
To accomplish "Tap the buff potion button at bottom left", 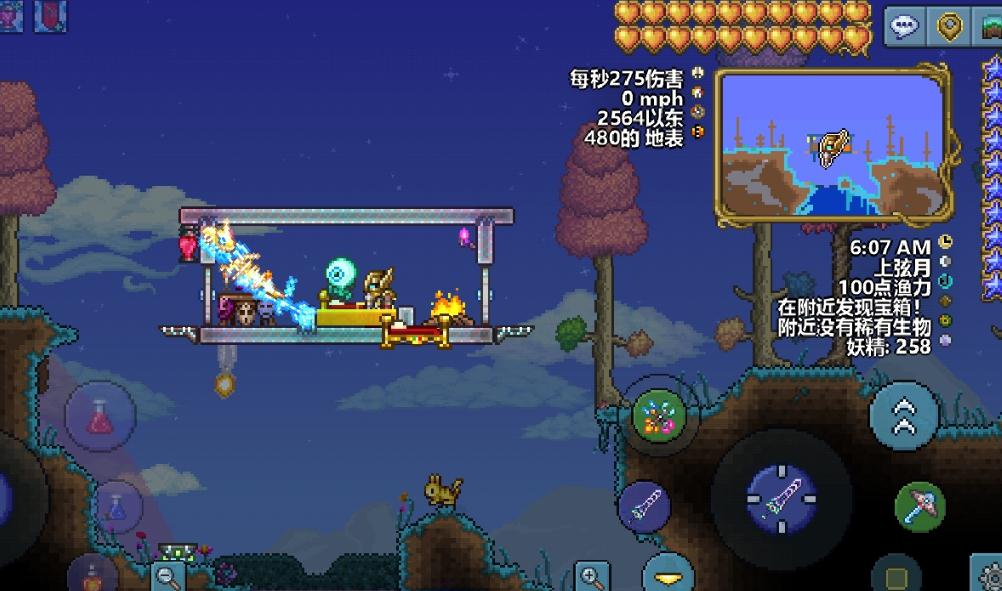I will tap(92, 578).
